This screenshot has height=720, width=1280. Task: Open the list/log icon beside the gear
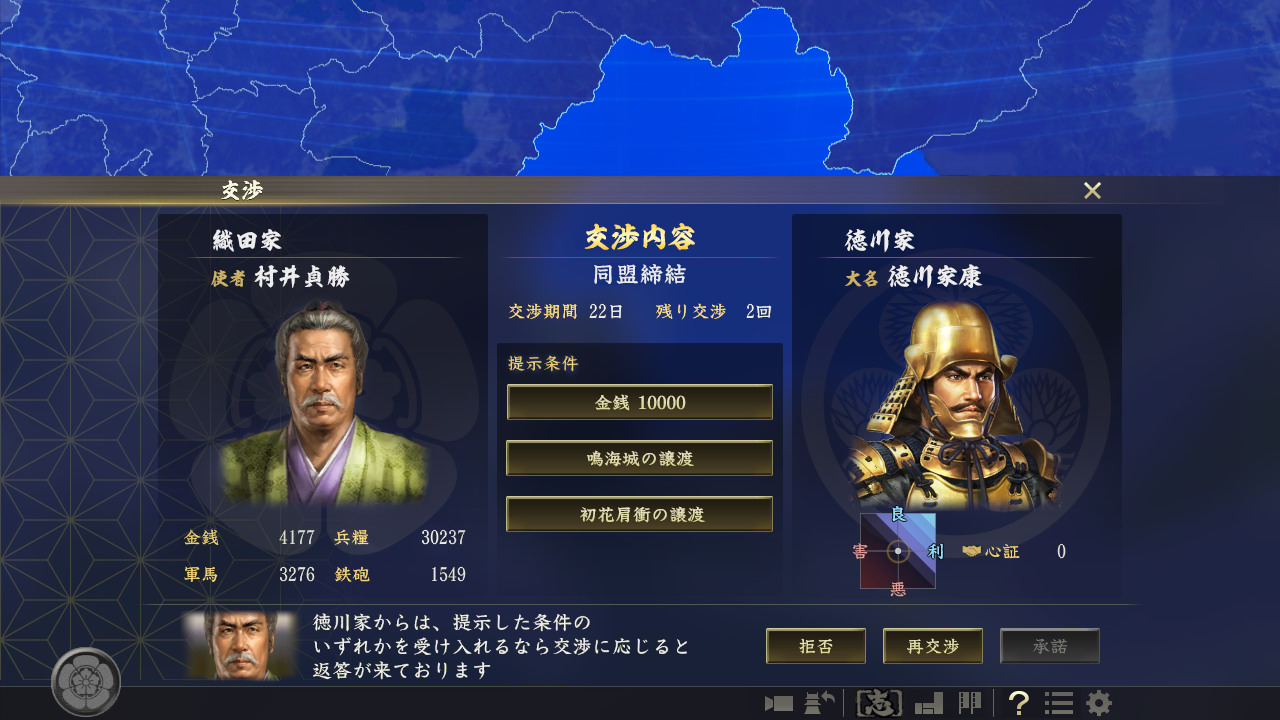[x=1057, y=703]
